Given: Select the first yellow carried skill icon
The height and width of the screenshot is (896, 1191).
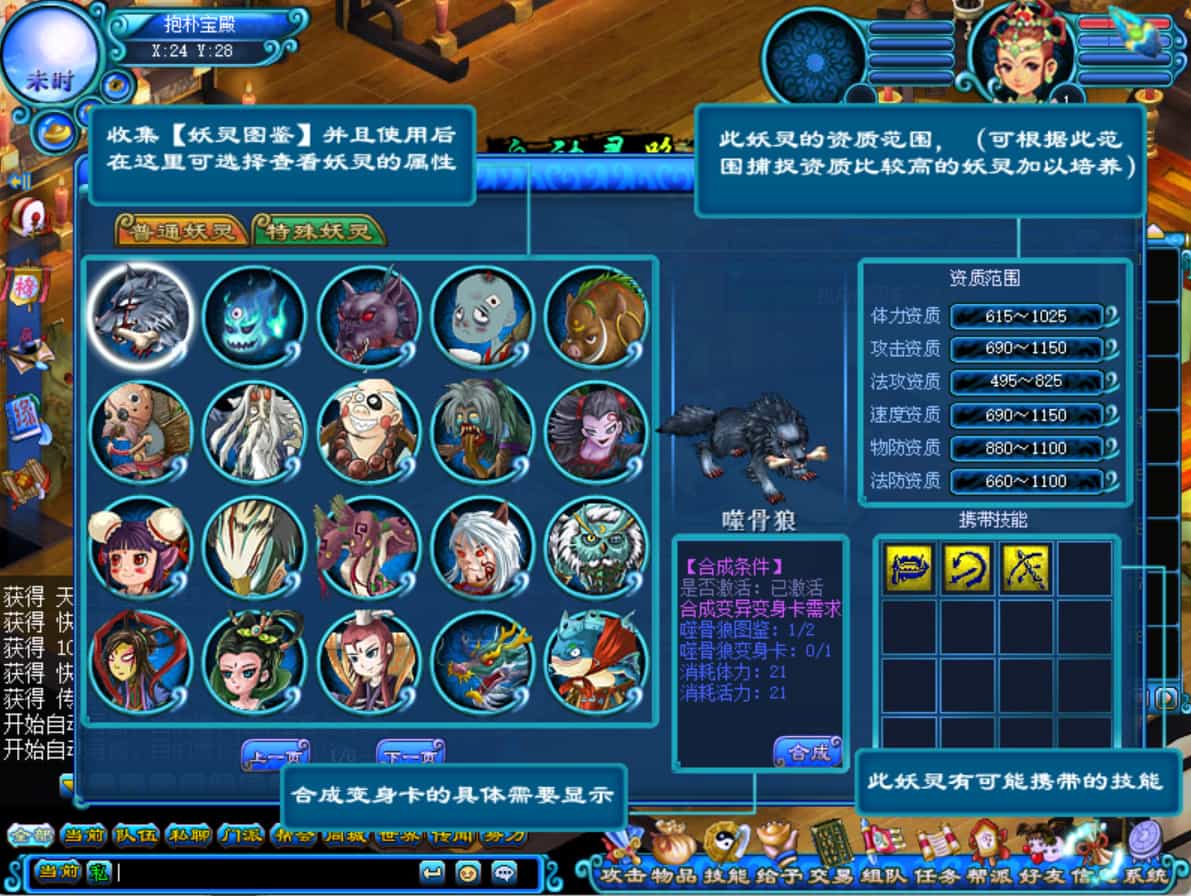Looking at the screenshot, I should (x=908, y=568).
